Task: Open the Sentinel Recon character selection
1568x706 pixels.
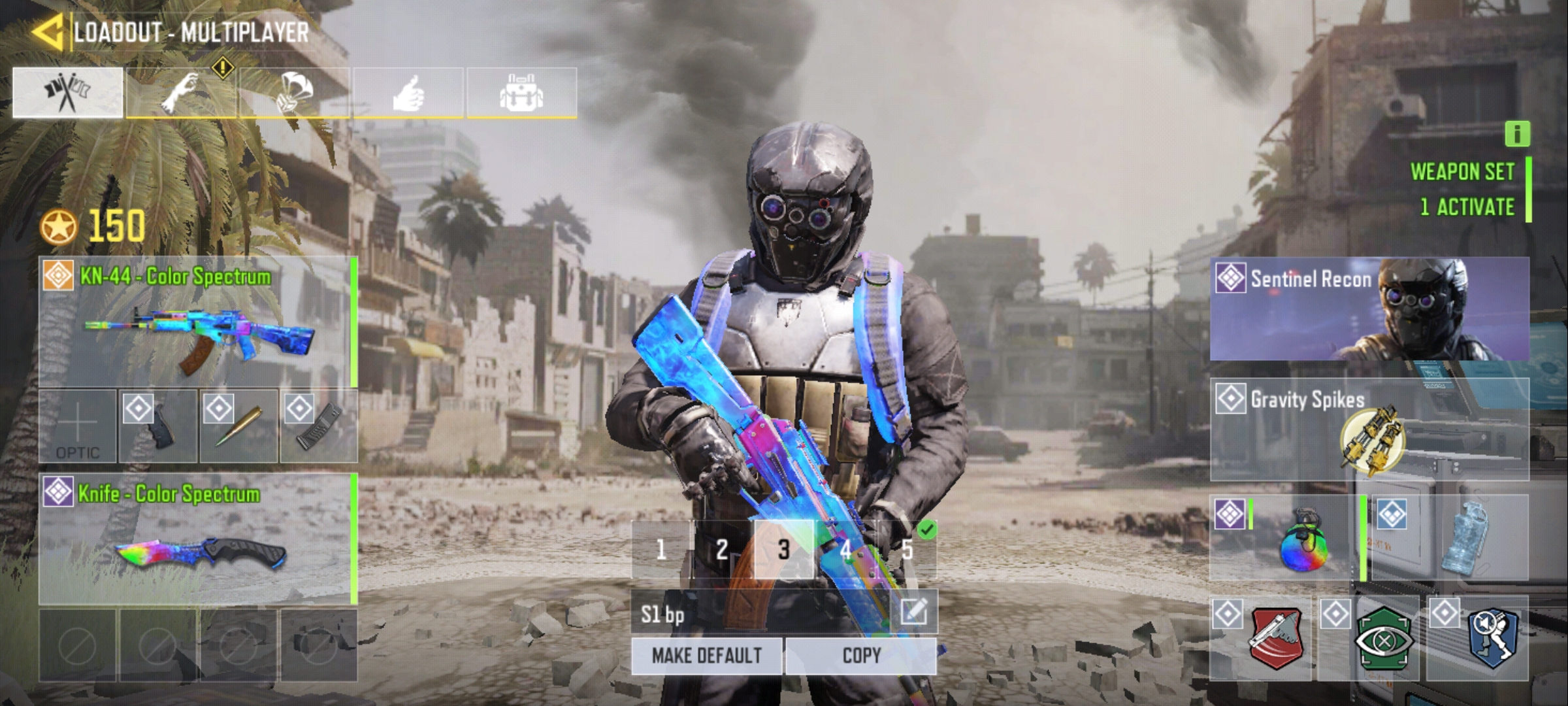Action: [x=1369, y=309]
